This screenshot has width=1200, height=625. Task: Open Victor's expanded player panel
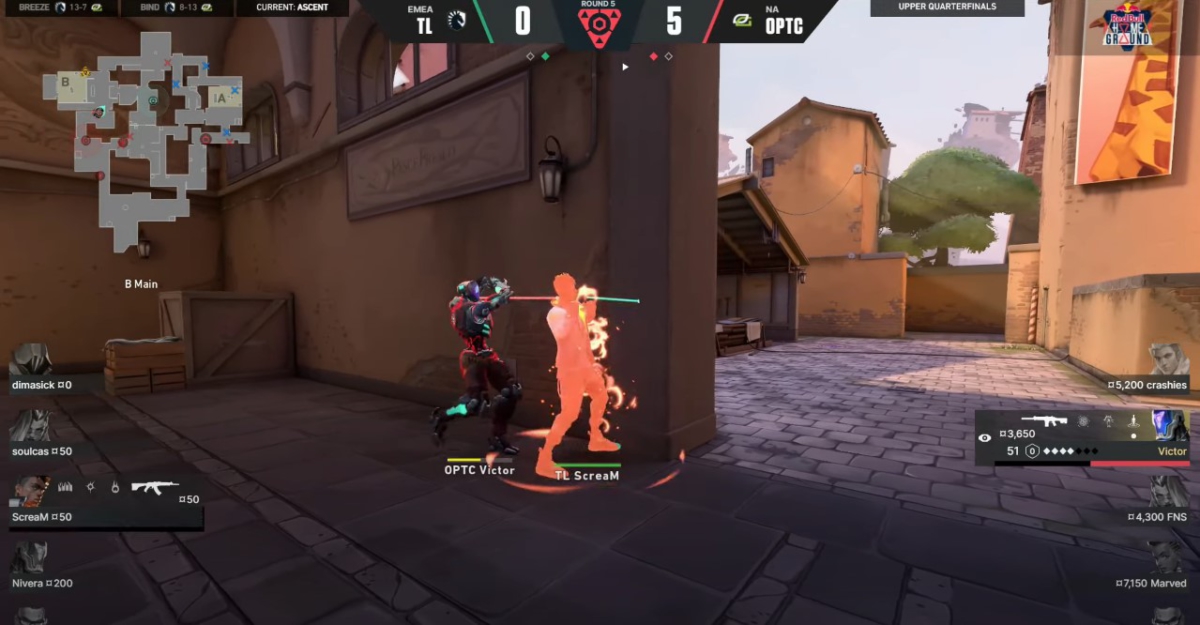(x=1085, y=437)
